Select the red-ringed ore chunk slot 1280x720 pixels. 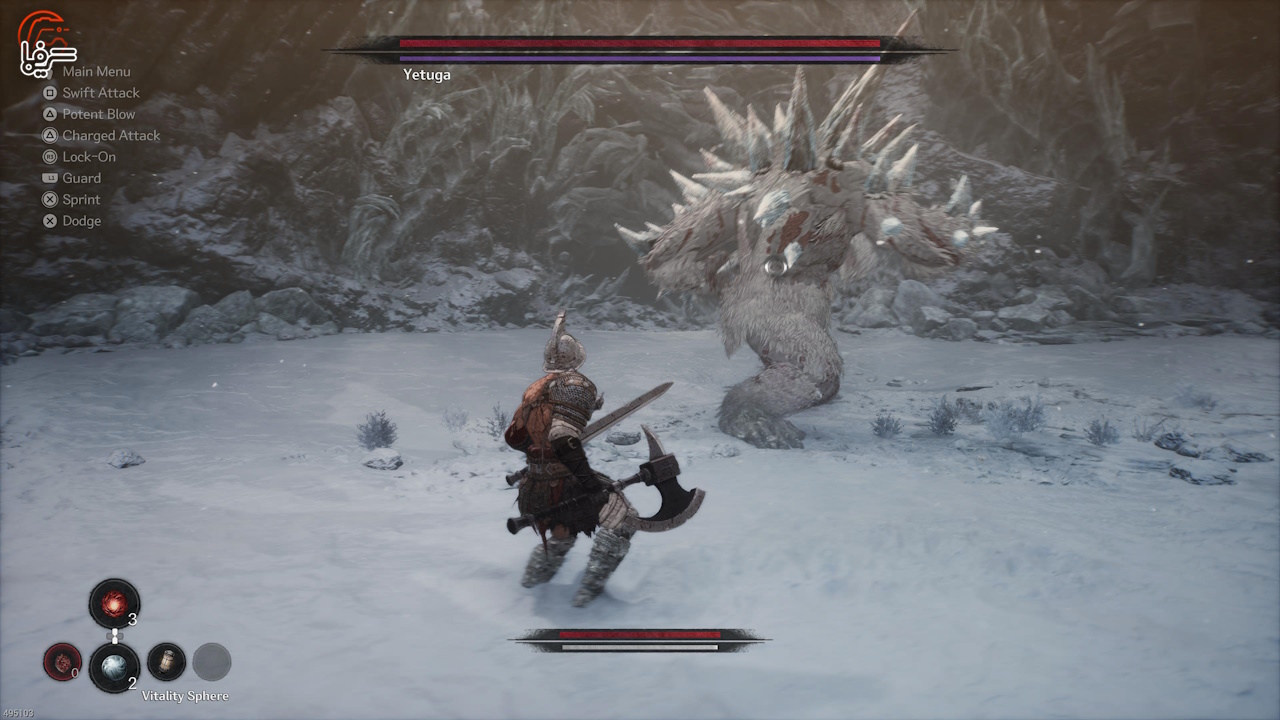click(x=62, y=662)
